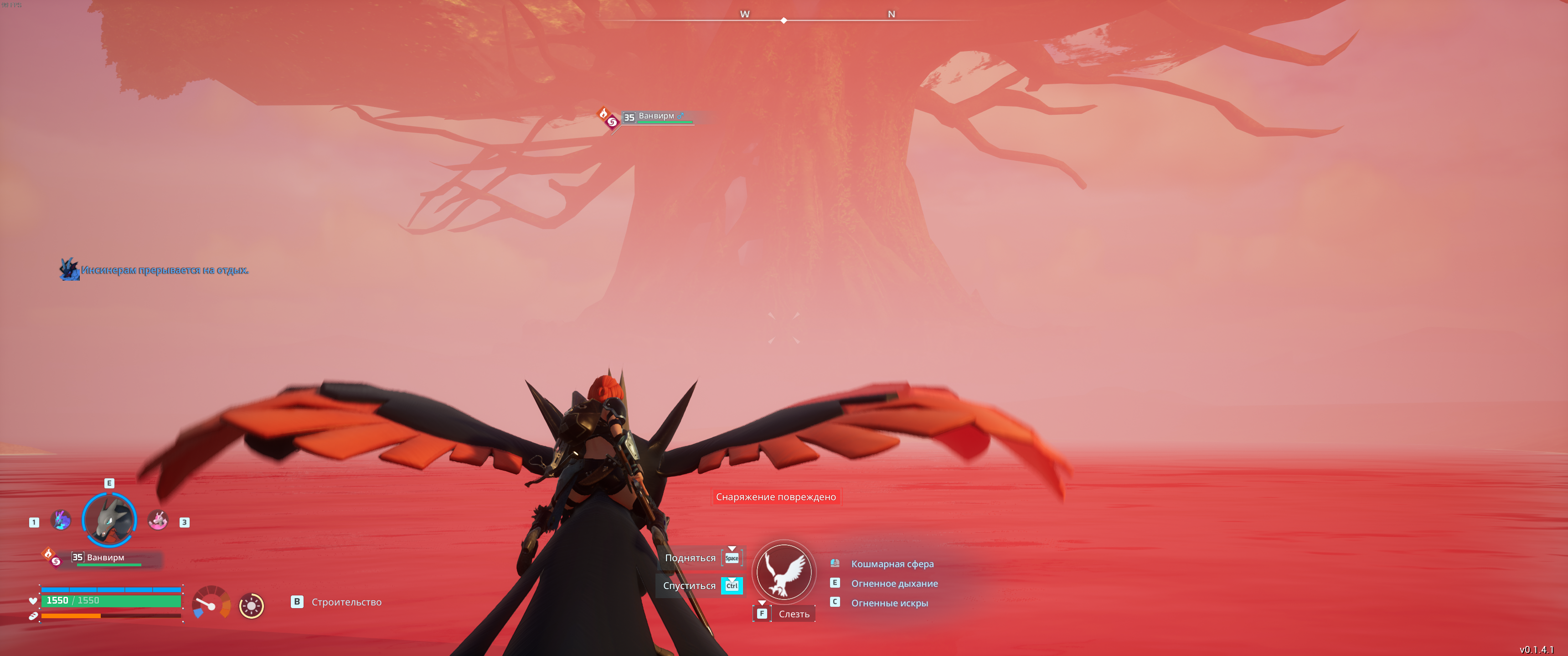
Task: Choose the Подняться ascend option
Action: click(x=690, y=558)
